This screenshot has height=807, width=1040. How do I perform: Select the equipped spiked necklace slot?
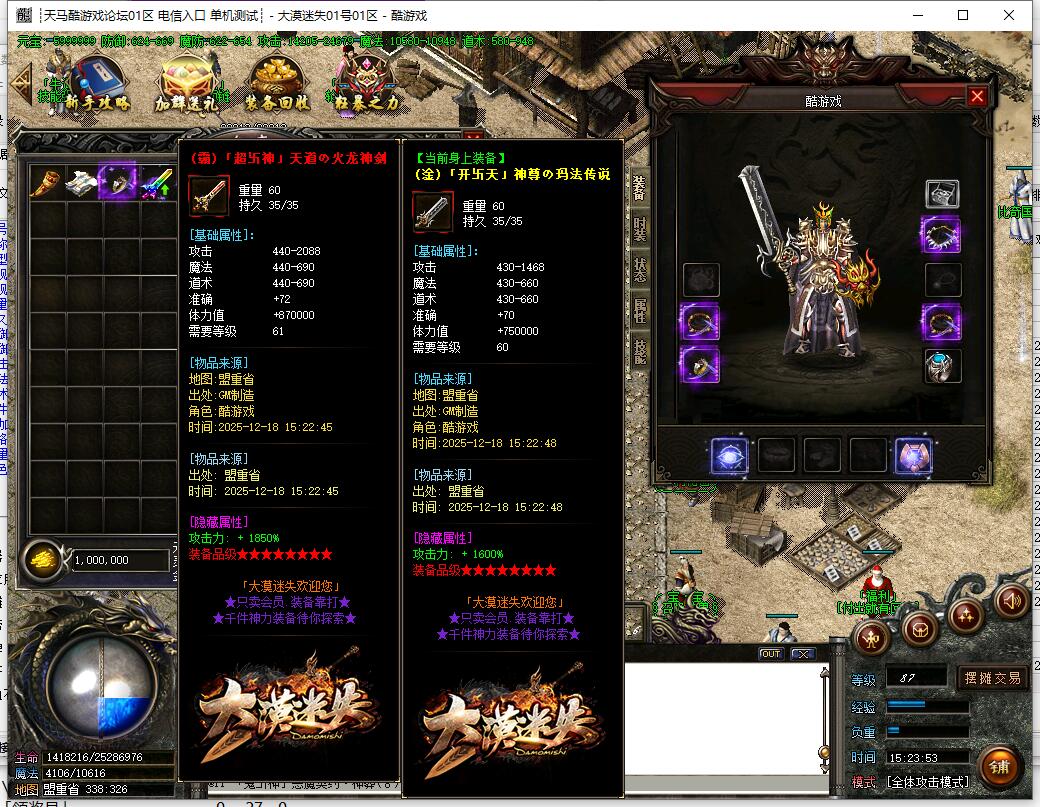click(x=941, y=236)
